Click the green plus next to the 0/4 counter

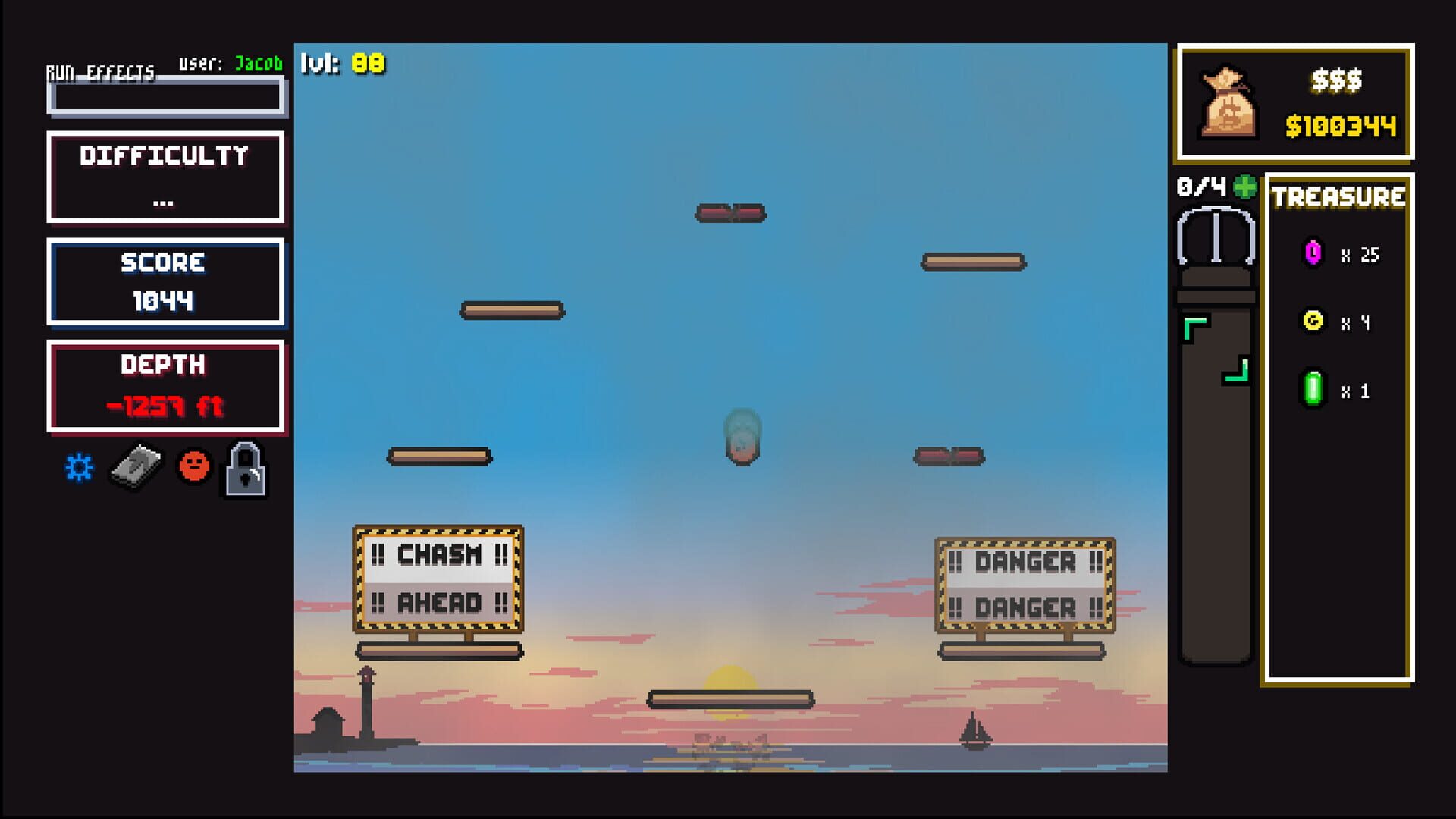pos(1244,187)
